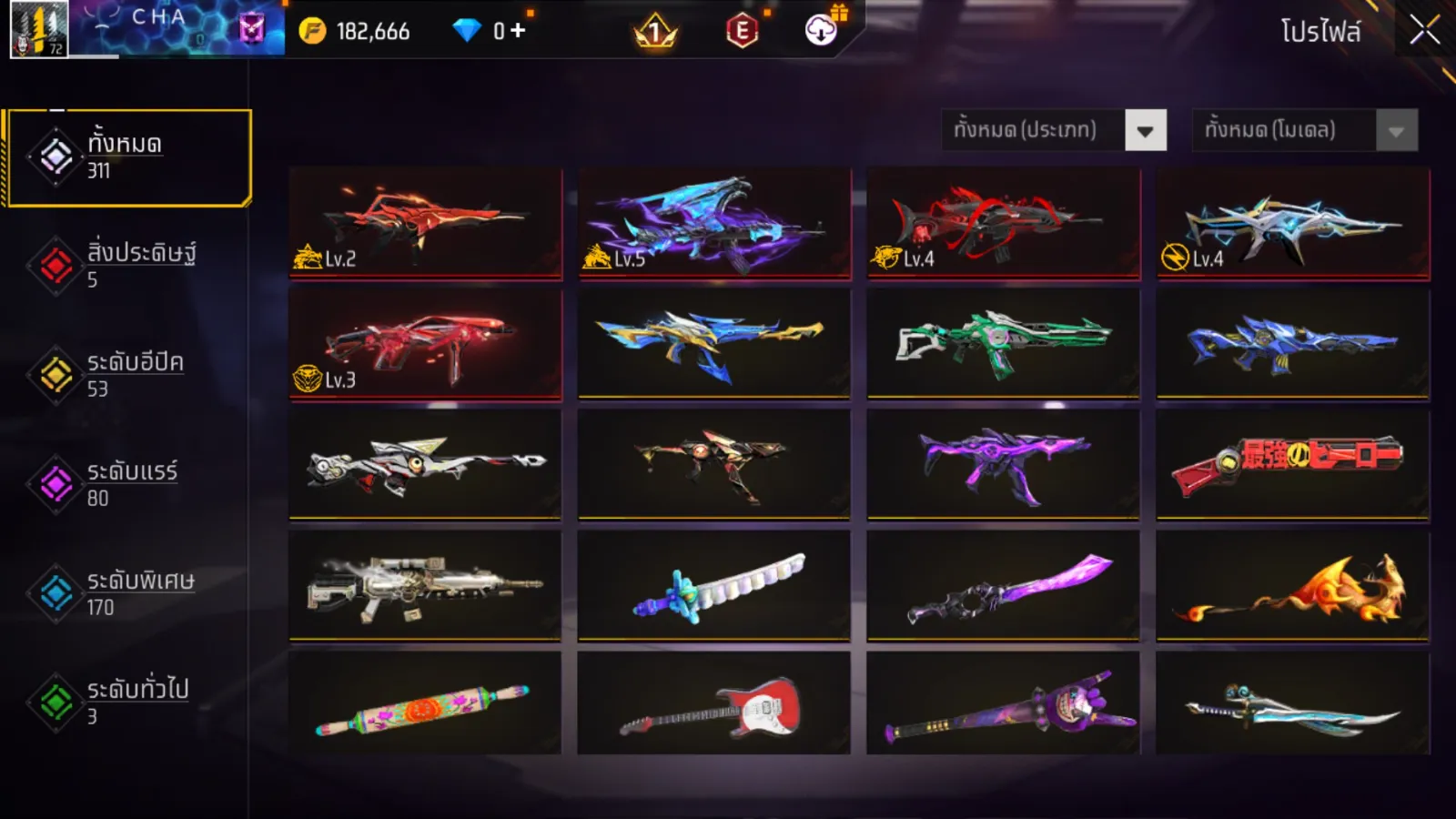Close the profile screen with the X
Image resolution: width=1456 pixels, height=819 pixels.
[1424, 31]
